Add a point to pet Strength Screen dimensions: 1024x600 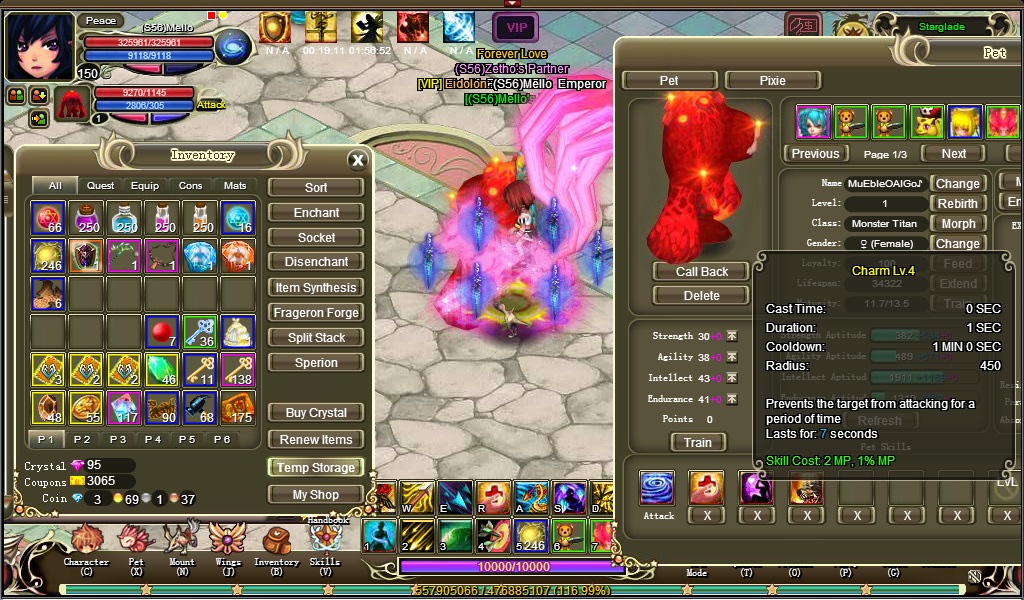click(731, 337)
